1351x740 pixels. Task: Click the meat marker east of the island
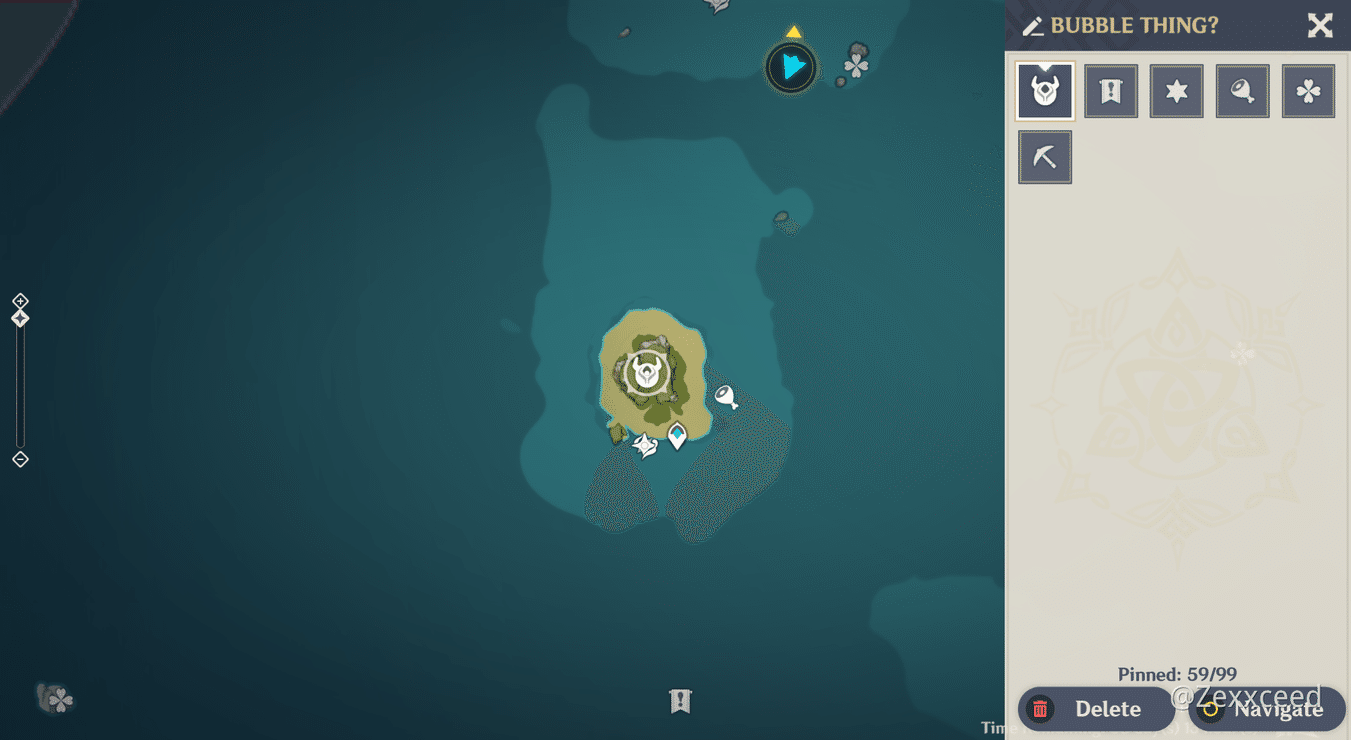pyautogui.click(x=724, y=395)
